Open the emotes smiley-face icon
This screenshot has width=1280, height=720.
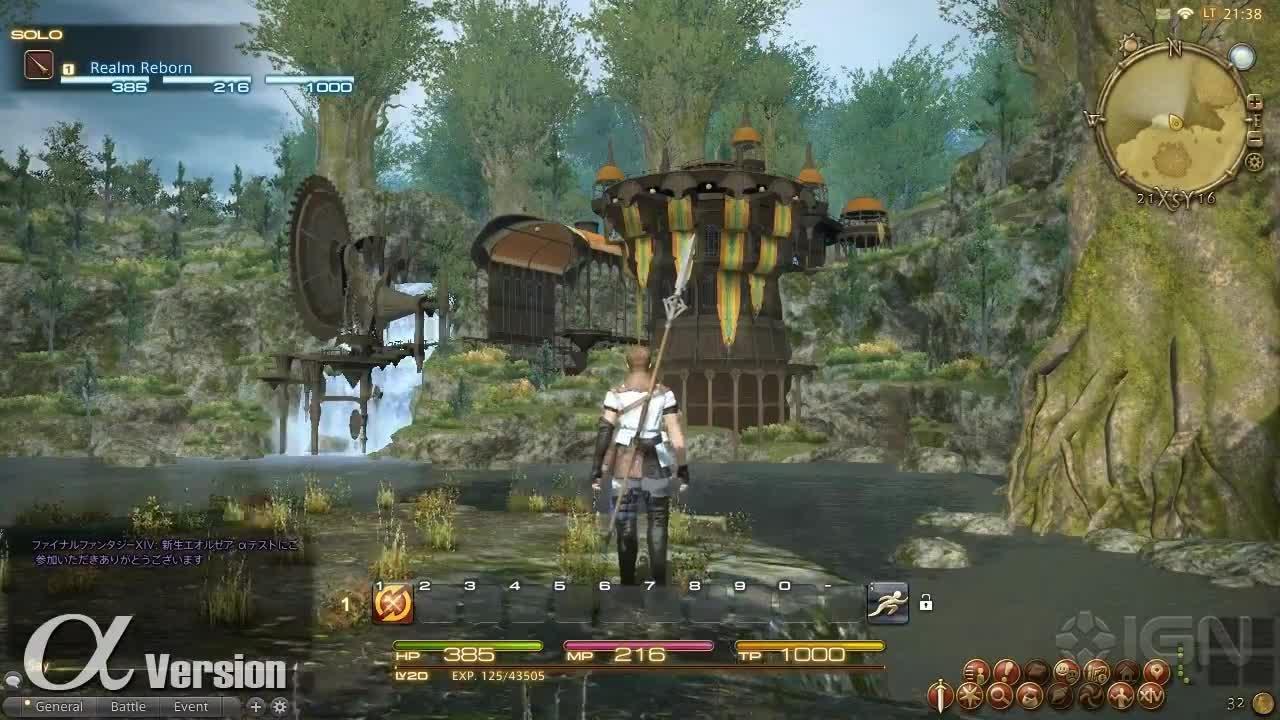[x=1066, y=670]
